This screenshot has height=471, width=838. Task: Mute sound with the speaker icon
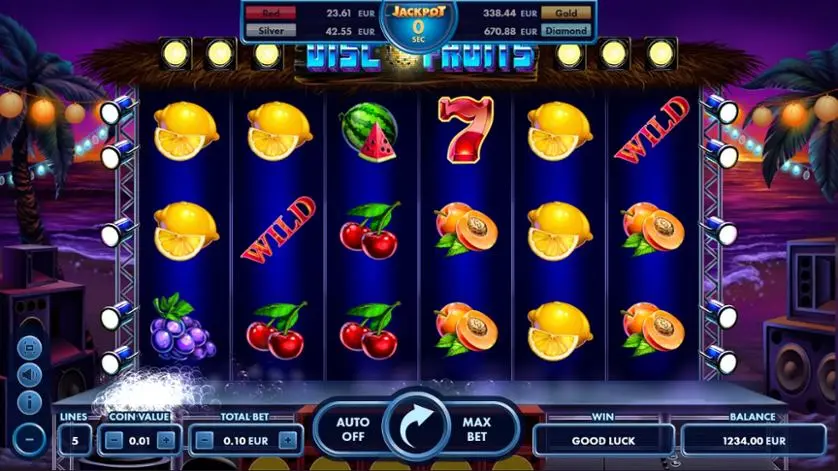coord(30,375)
